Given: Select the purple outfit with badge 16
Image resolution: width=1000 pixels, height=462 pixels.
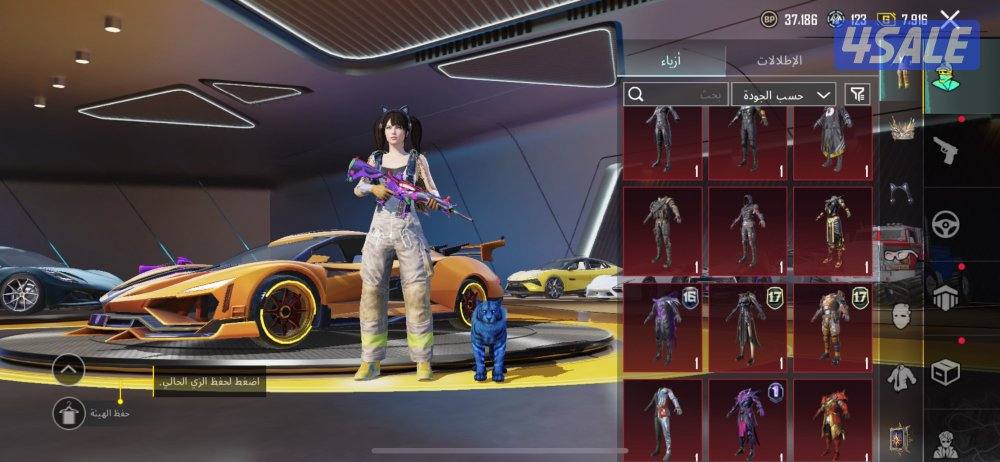Looking at the screenshot, I should point(663,326).
